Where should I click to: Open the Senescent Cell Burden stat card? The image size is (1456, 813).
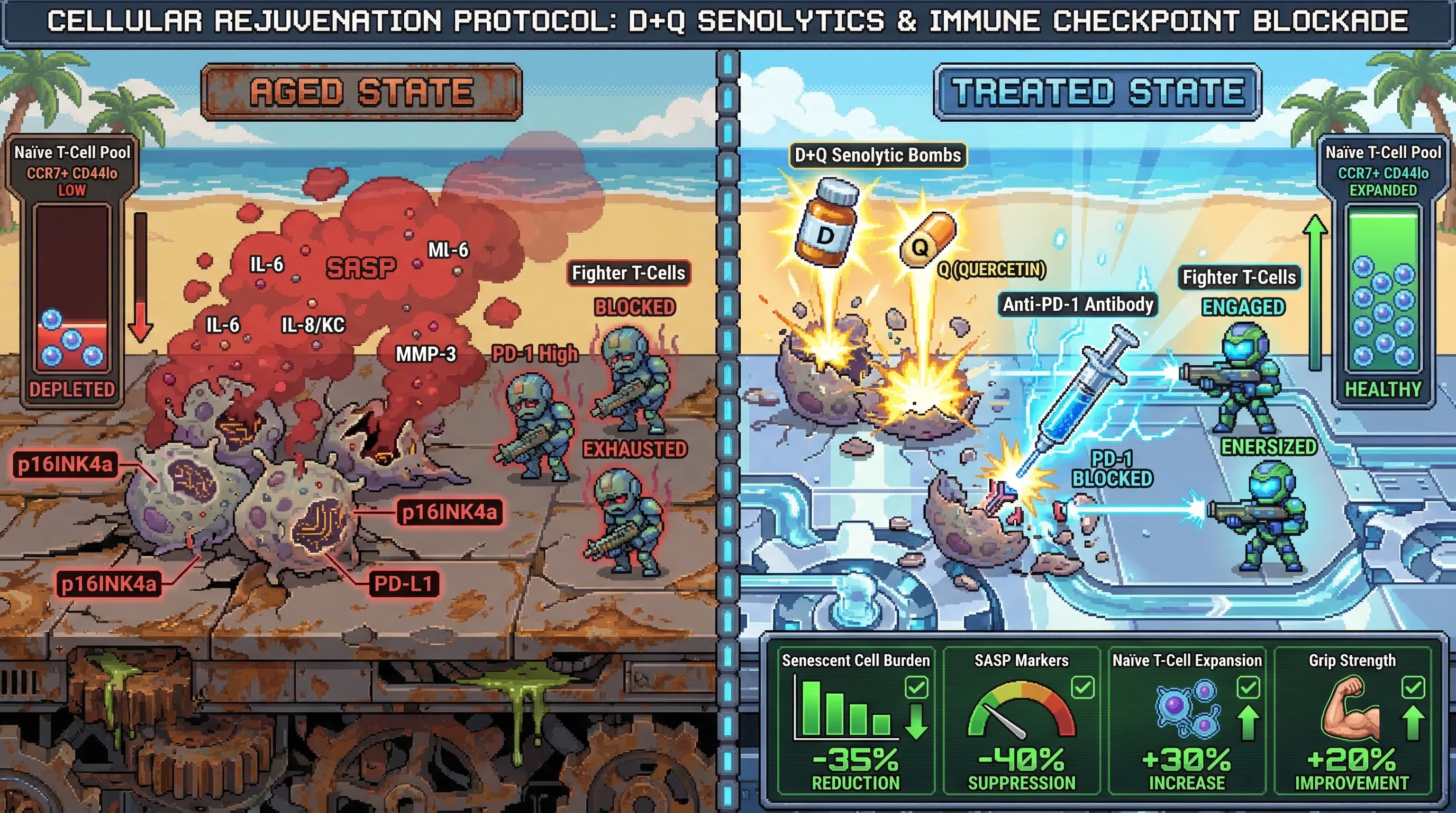click(856, 721)
